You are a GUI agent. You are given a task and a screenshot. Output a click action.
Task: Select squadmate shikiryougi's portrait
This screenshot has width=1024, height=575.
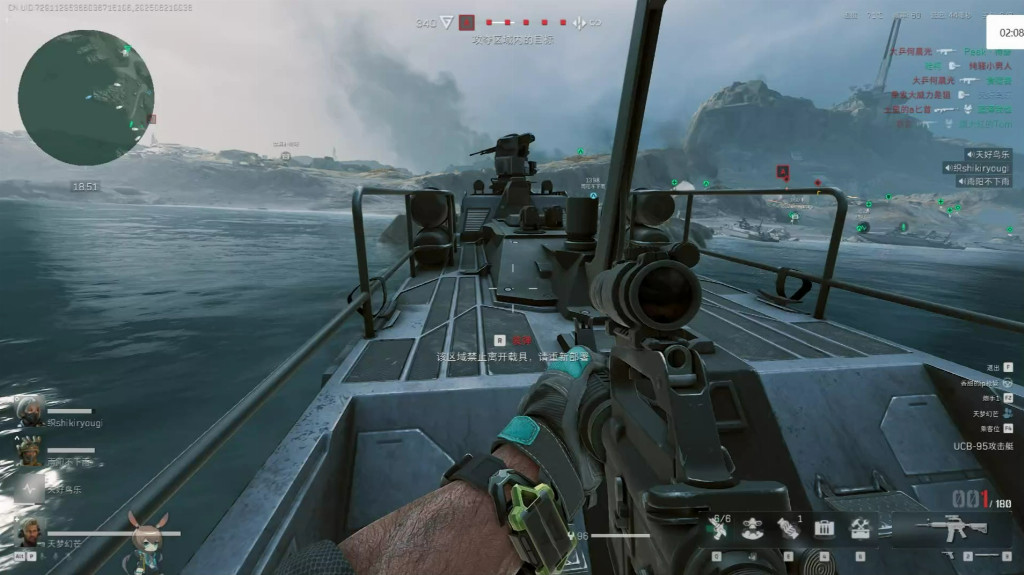(30, 412)
